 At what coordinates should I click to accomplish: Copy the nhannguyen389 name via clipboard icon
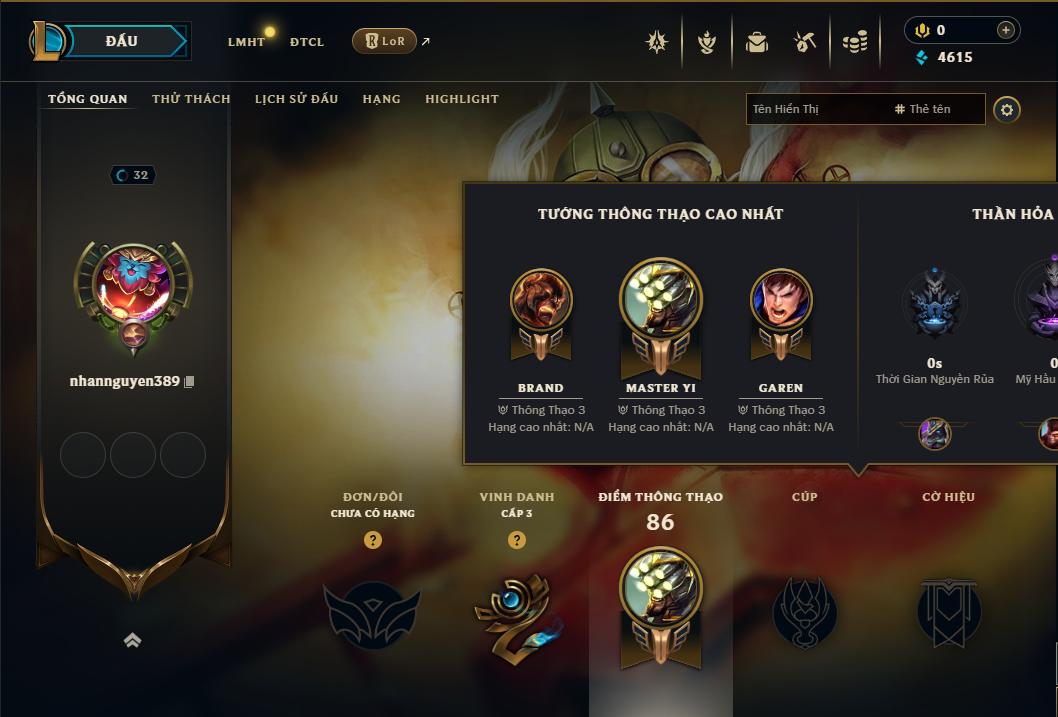point(190,382)
